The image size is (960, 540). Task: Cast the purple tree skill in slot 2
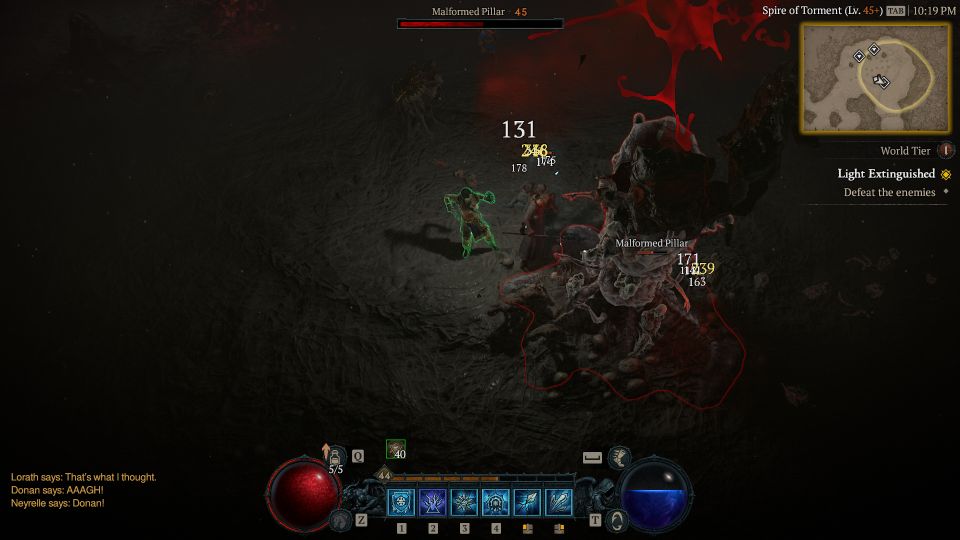pyautogui.click(x=433, y=502)
